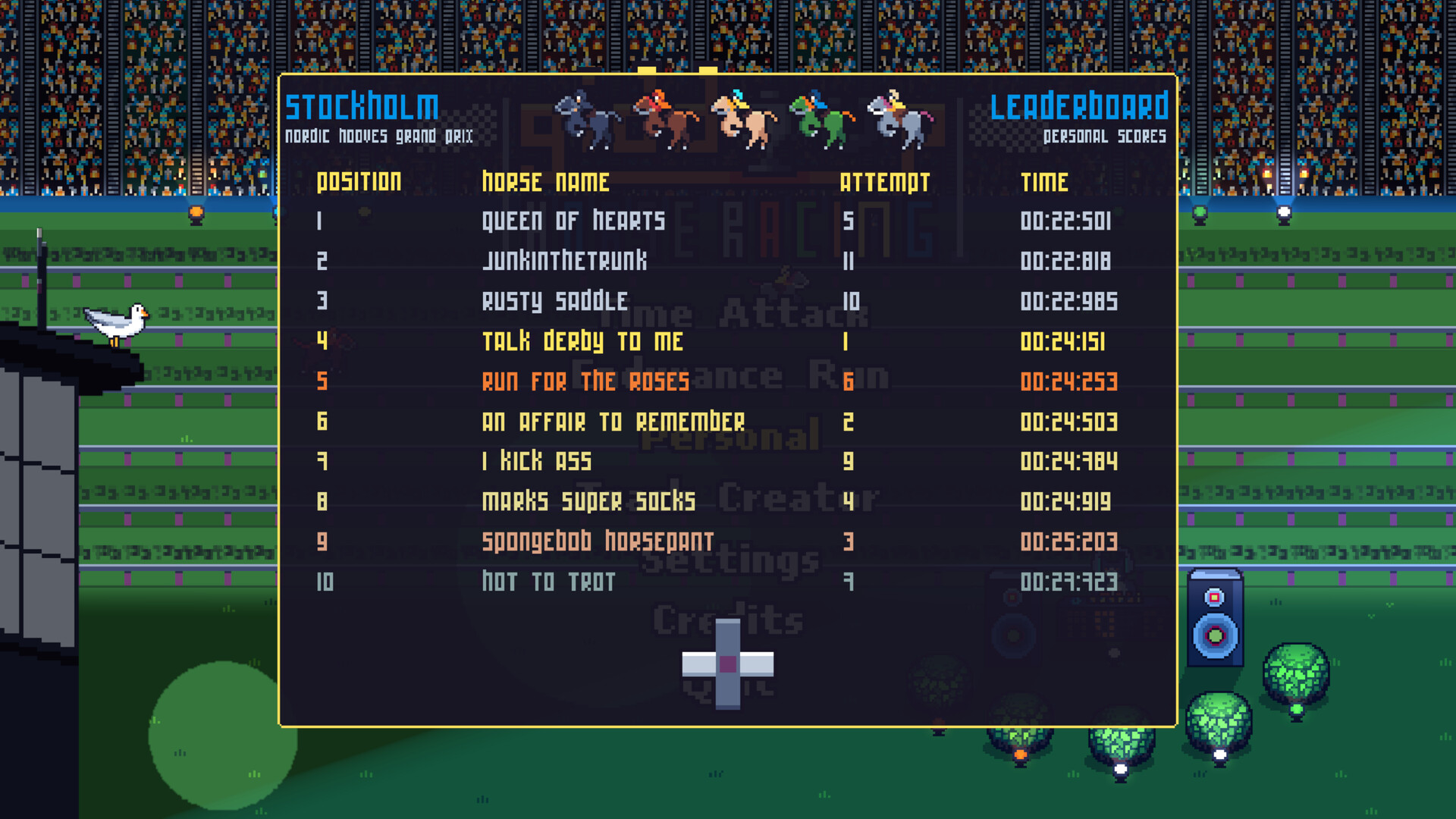Select the Talk Derby To Me entry
Viewport: 1456px width, 819px height.
(x=584, y=342)
